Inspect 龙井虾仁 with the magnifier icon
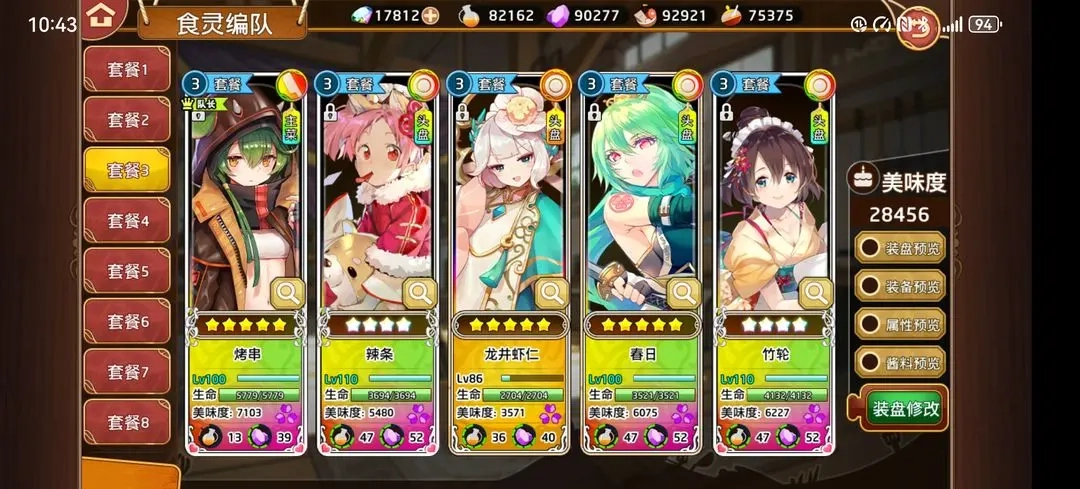 [x=552, y=293]
